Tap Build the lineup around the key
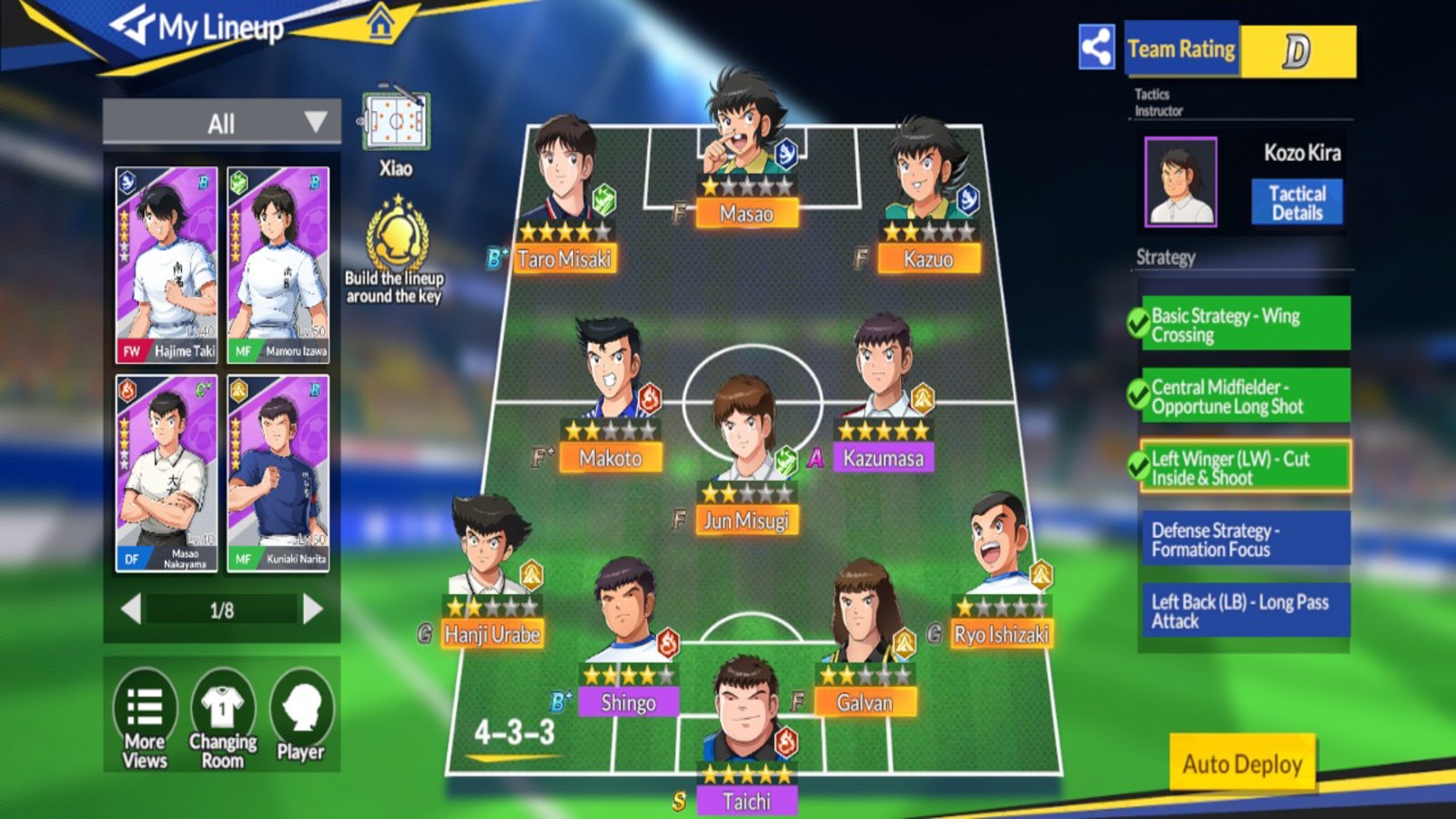 tap(396, 250)
